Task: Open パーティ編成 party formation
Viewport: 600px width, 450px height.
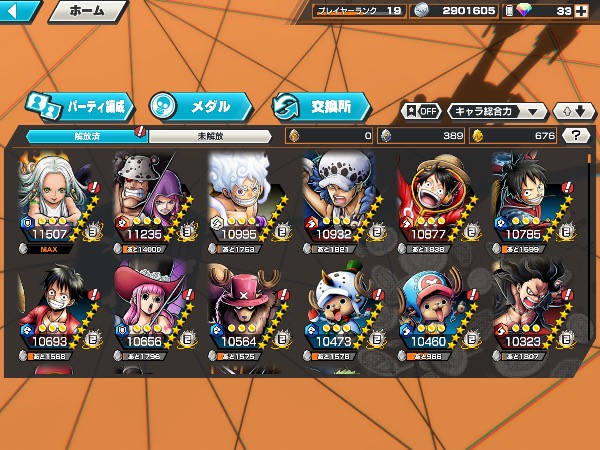Action: point(77,105)
